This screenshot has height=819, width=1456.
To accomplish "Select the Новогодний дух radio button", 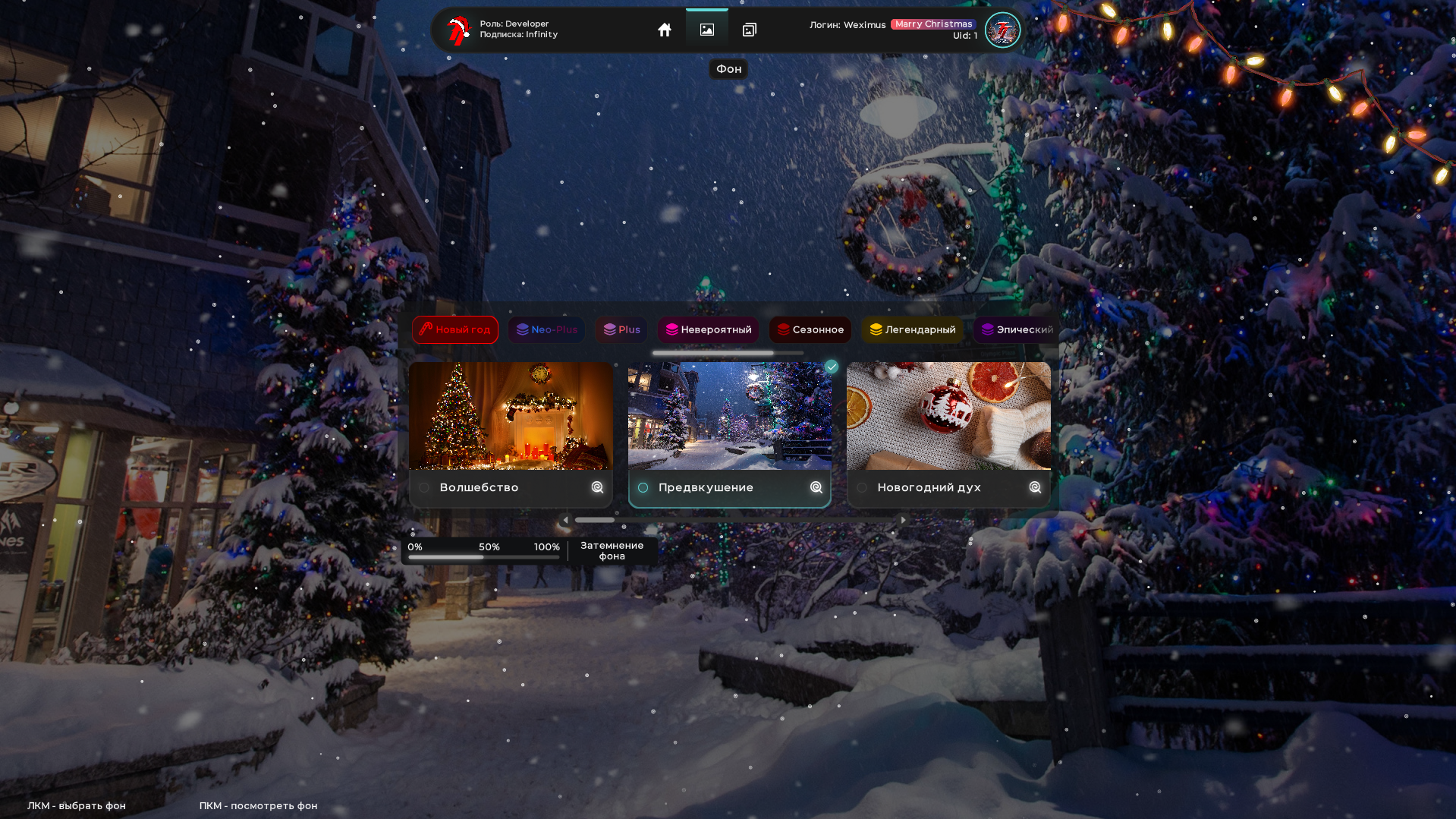I will coord(862,488).
